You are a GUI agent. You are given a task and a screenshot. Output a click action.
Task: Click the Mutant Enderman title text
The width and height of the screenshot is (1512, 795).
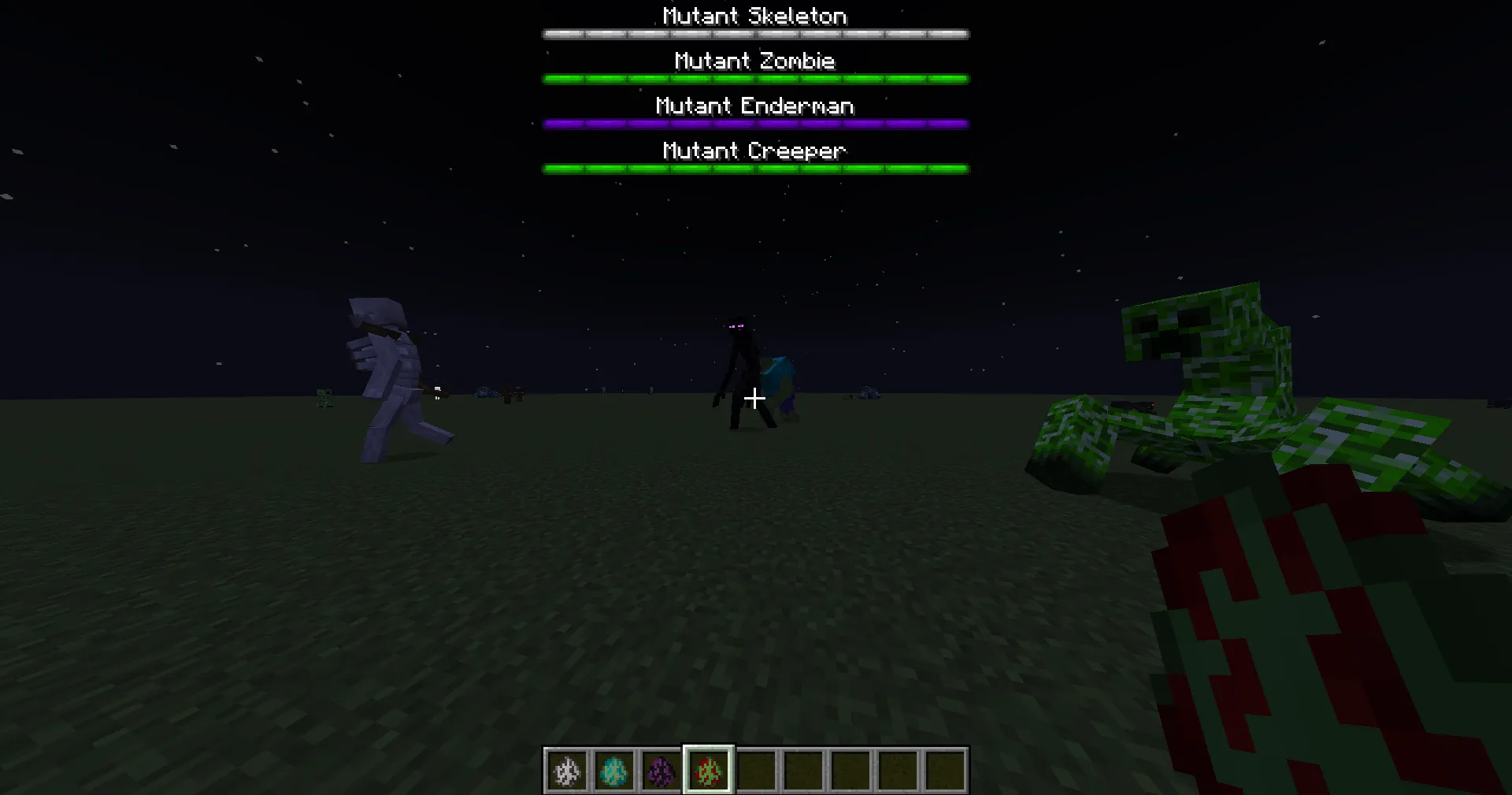(754, 106)
